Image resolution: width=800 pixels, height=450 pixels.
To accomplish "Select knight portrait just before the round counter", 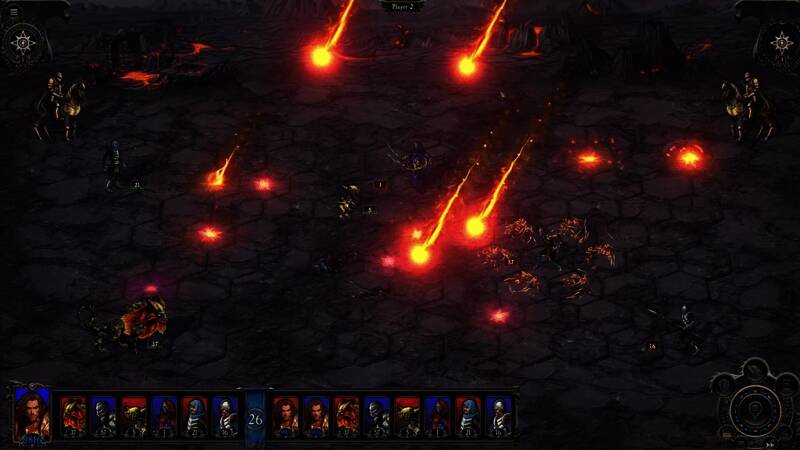I will 226,414.
